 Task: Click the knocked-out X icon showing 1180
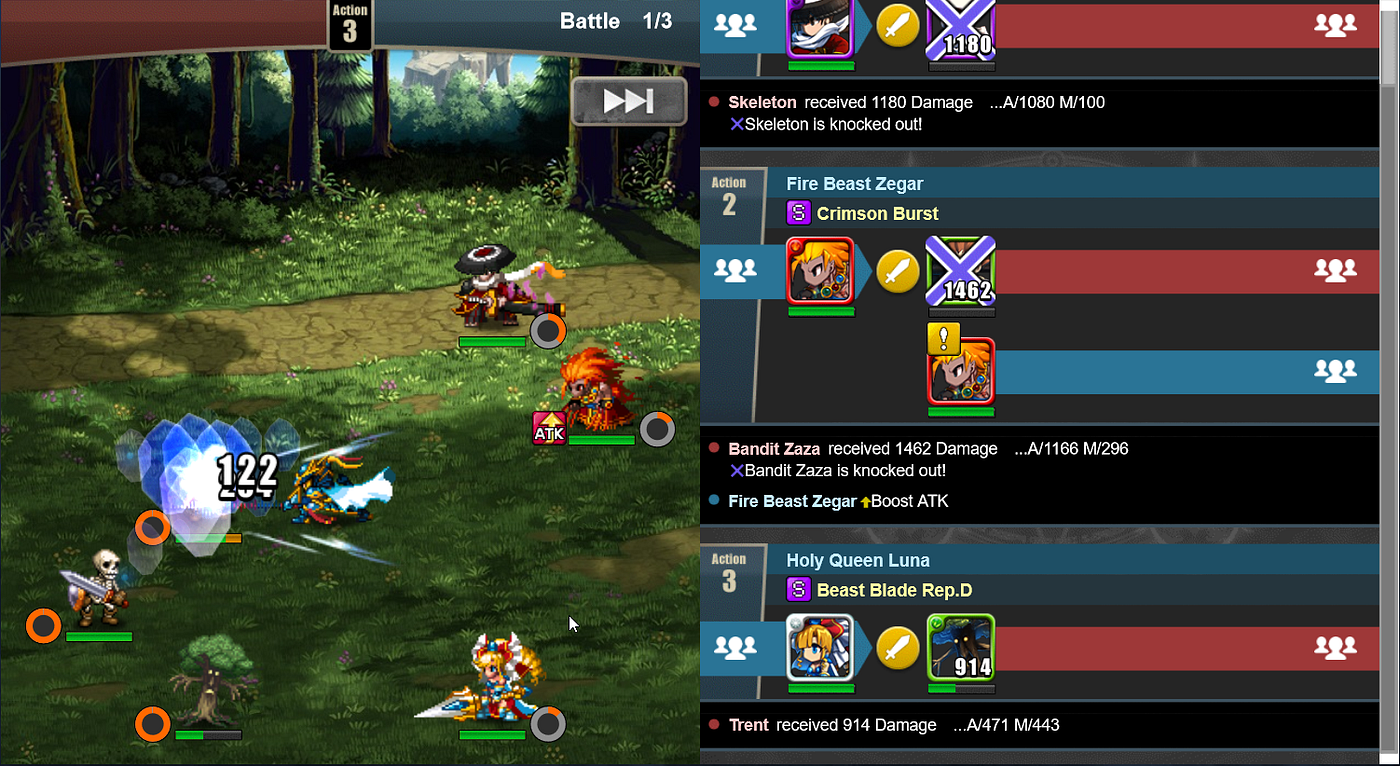(x=960, y=24)
